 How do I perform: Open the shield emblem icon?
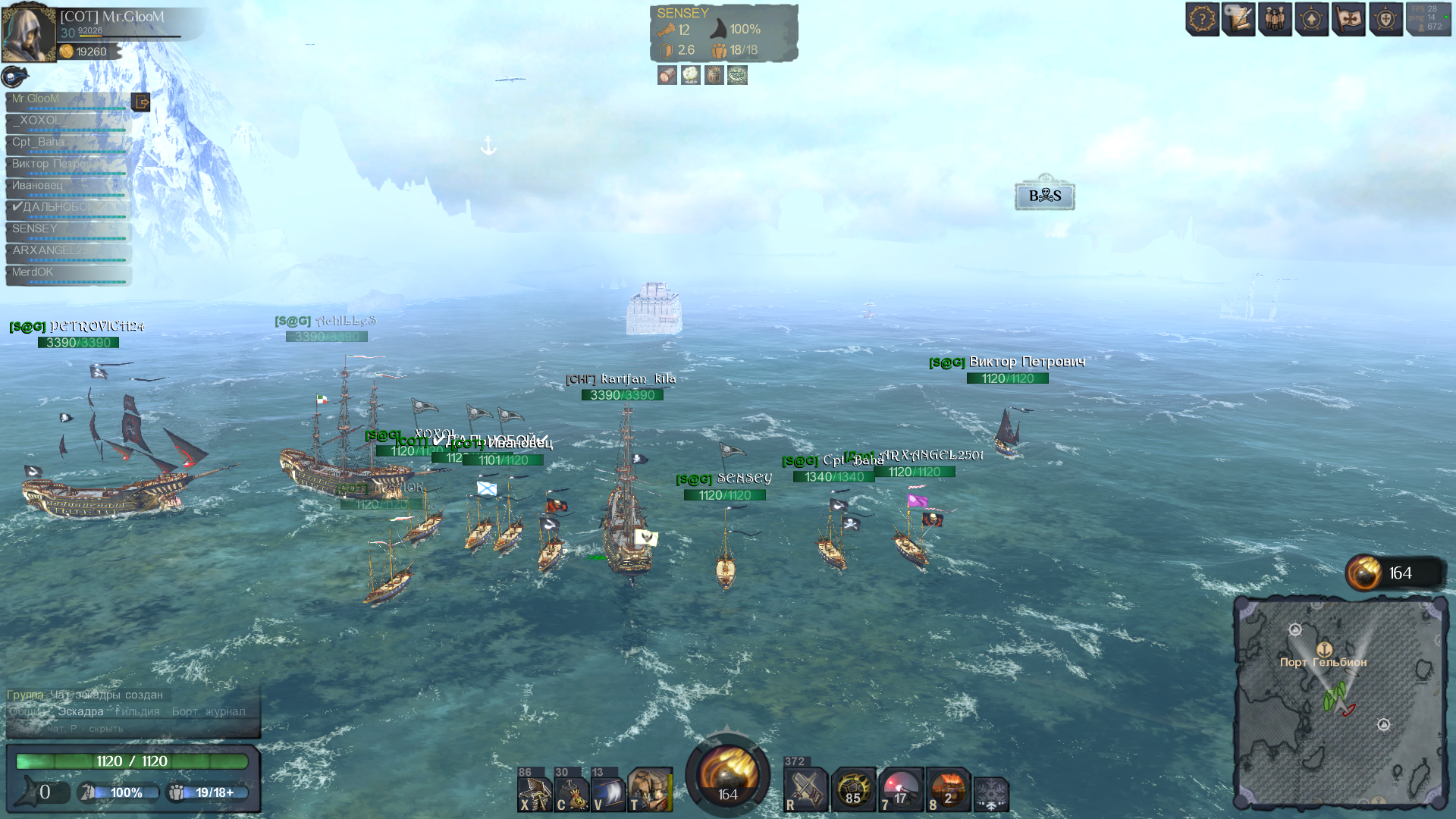[1385, 19]
